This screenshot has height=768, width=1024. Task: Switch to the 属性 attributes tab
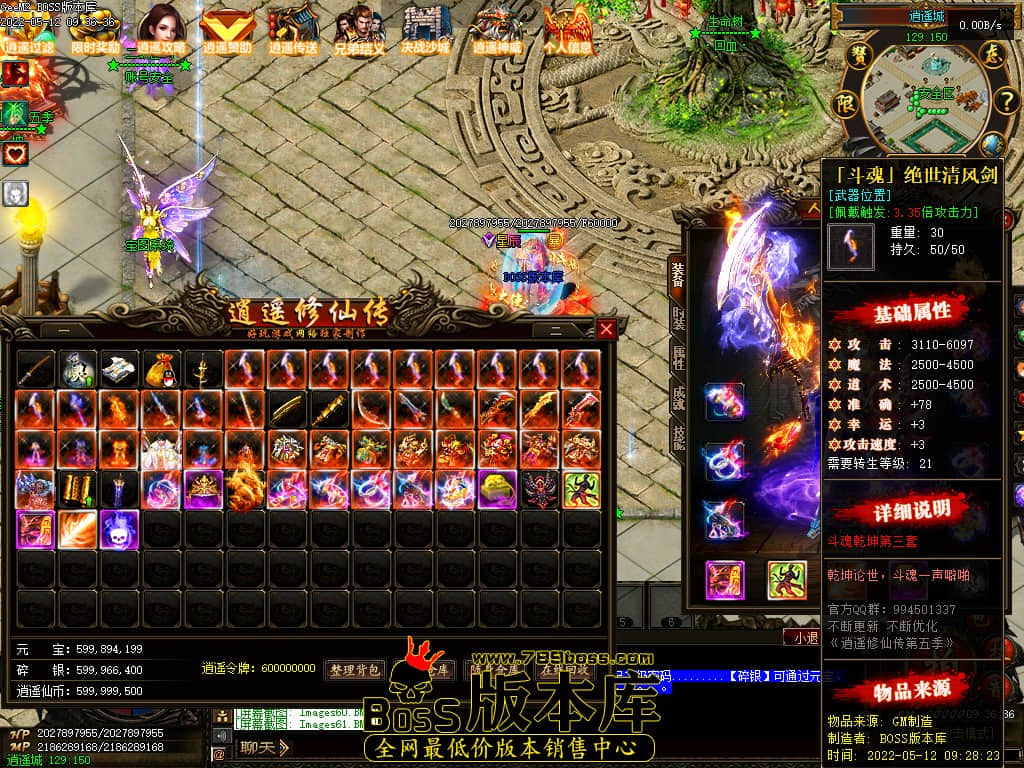679,358
